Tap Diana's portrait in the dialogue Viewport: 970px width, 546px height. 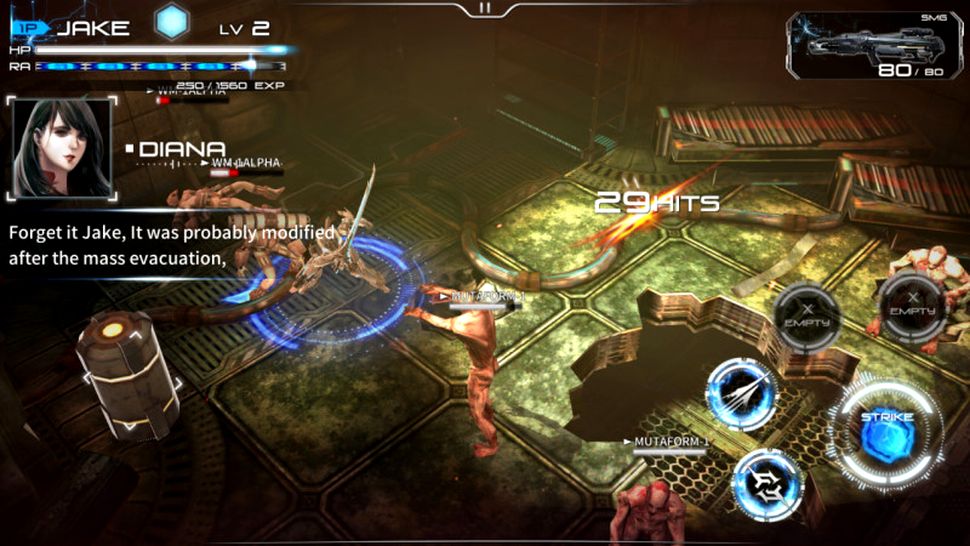[61, 147]
